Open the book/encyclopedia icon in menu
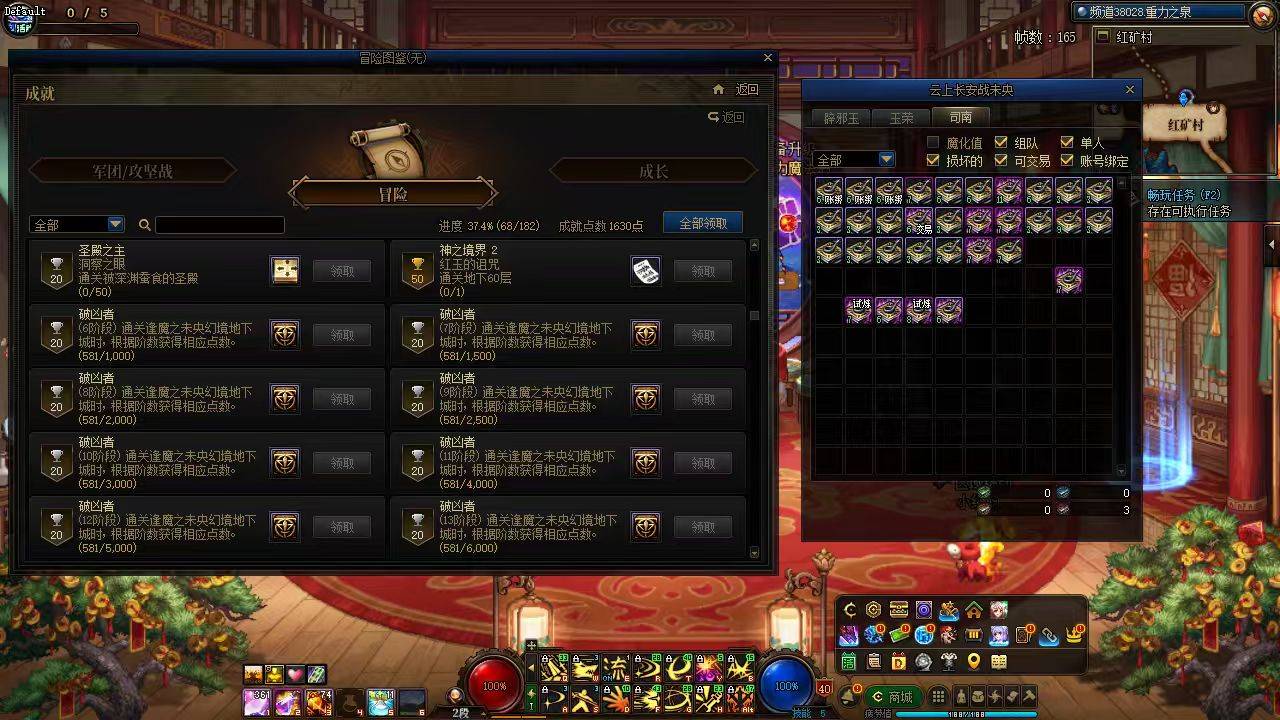The height and width of the screenshot is (720, 1280). tap(999, 660)
